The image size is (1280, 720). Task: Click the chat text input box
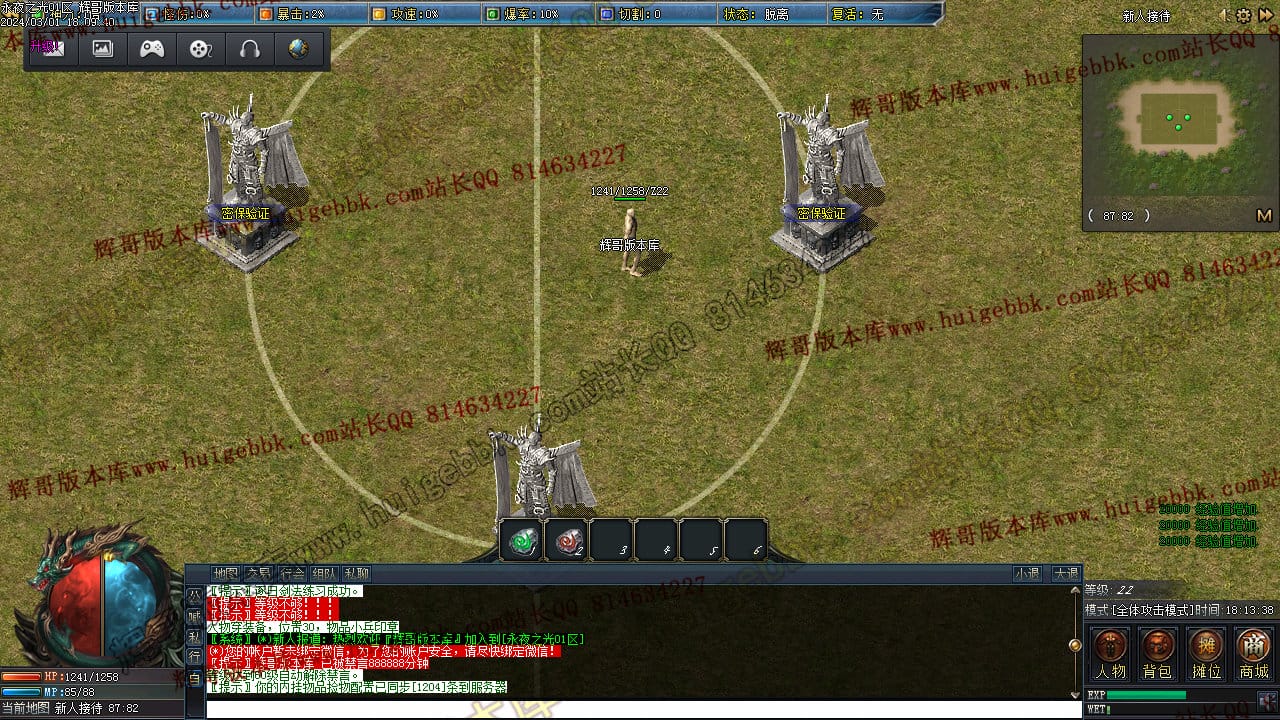[640, 708]
